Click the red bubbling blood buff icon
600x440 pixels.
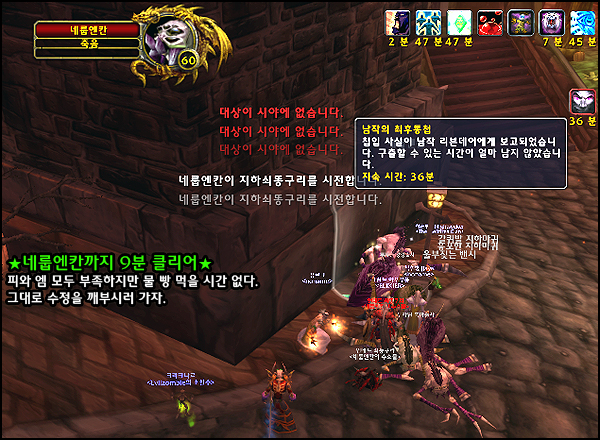pyautogui.click(x=489, y=20)
